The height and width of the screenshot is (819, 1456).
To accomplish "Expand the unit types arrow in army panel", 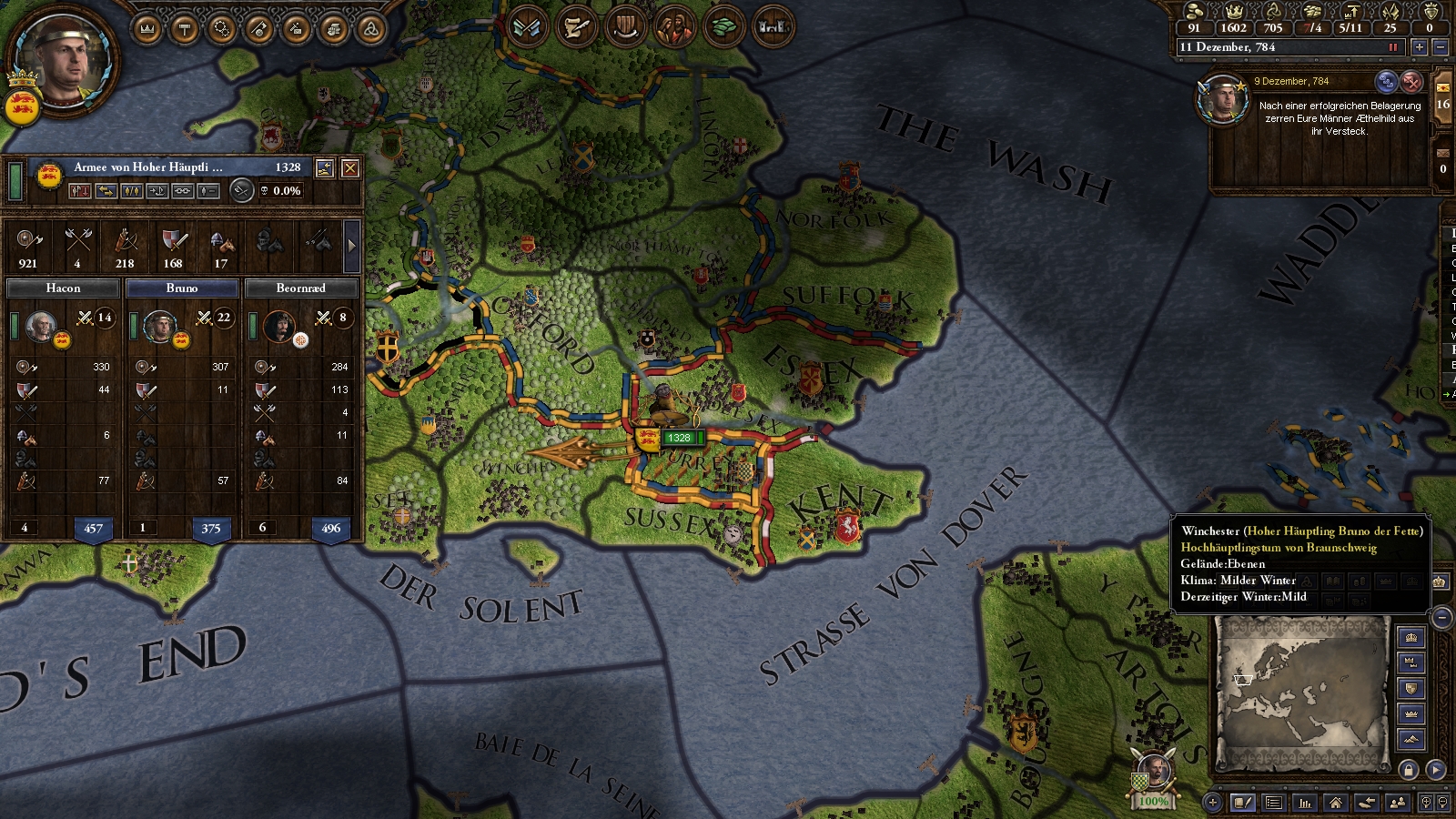I will (351, 246).
